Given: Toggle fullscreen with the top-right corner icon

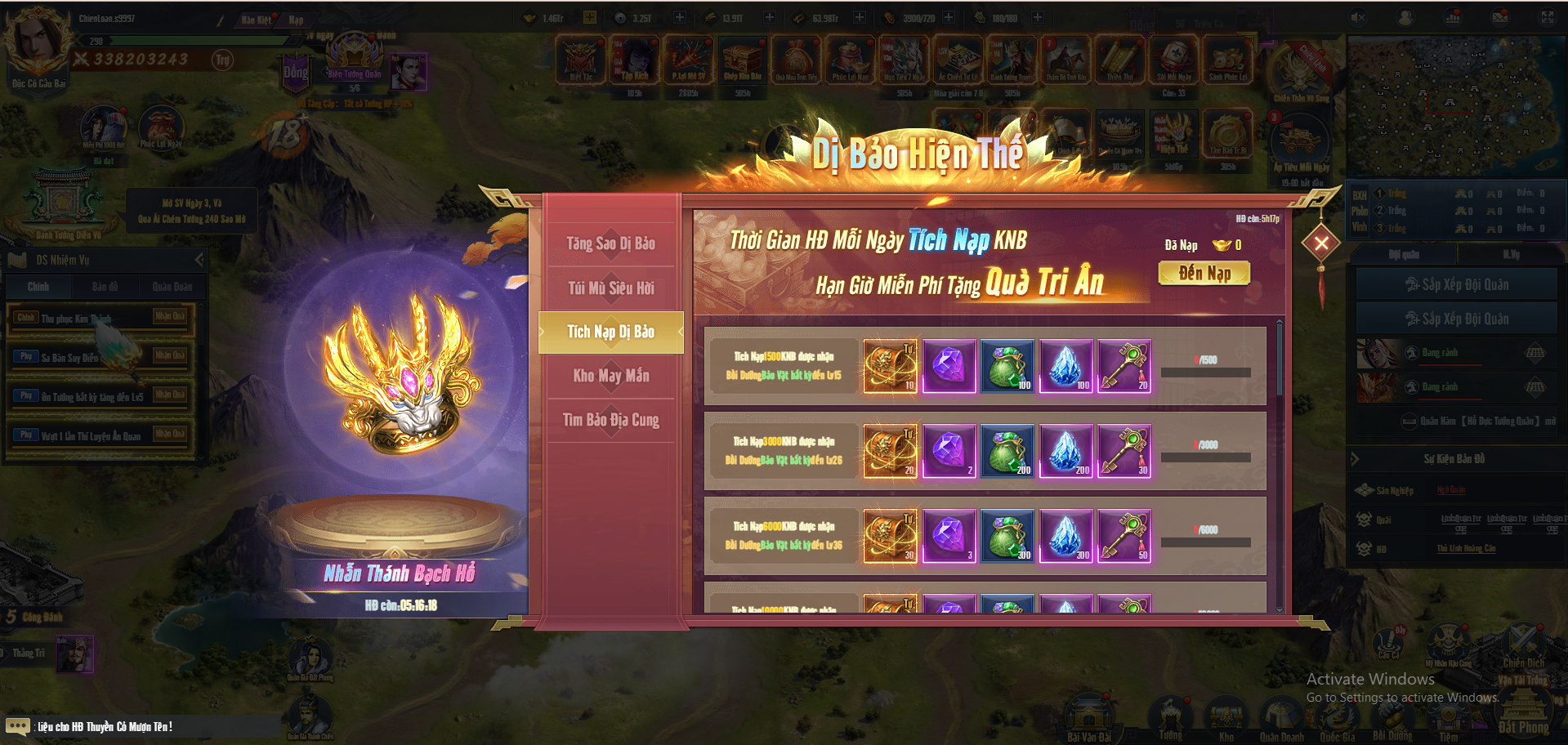Looking at the screenshot, I should (1548, 17).
